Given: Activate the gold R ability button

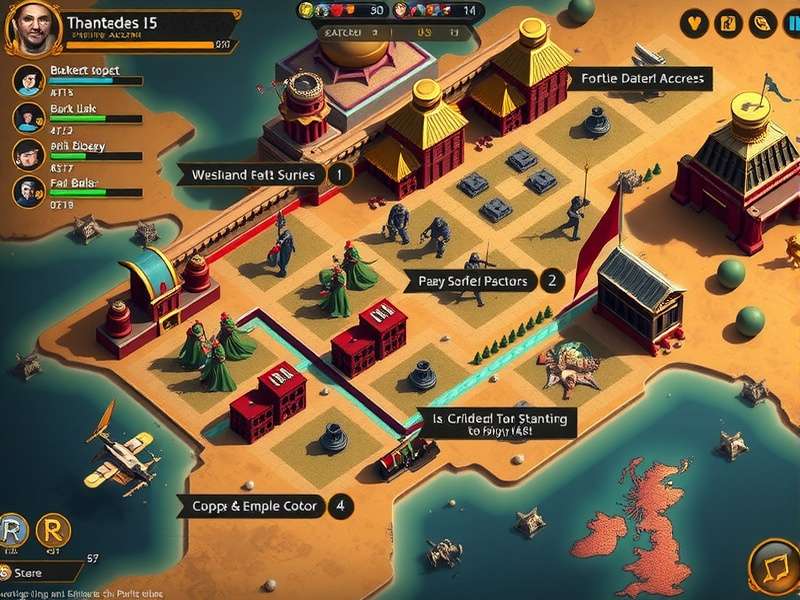Looking at the screenshot, I should point(53,529).
